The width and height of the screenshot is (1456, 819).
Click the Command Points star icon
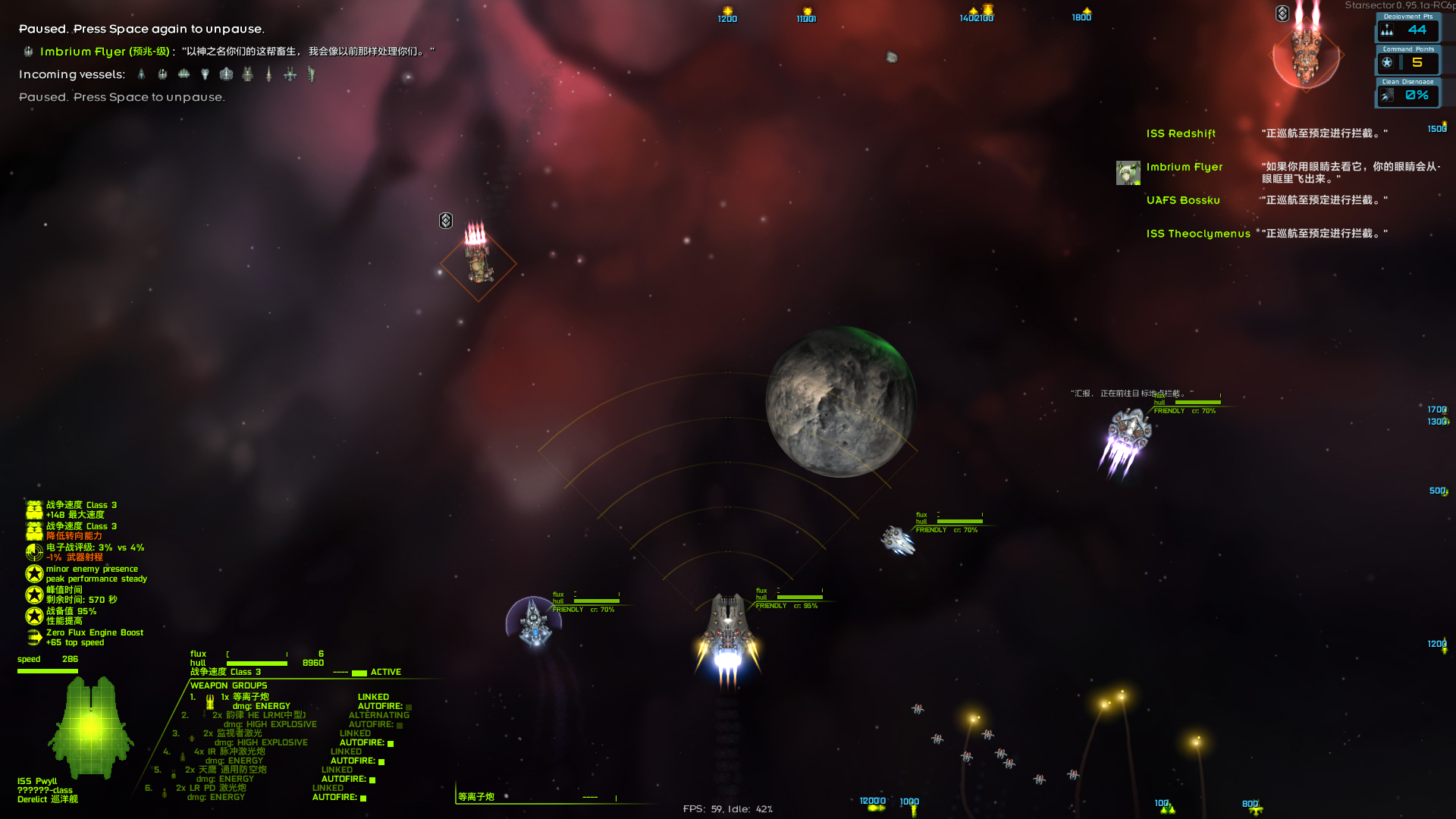pos(1387,63)
